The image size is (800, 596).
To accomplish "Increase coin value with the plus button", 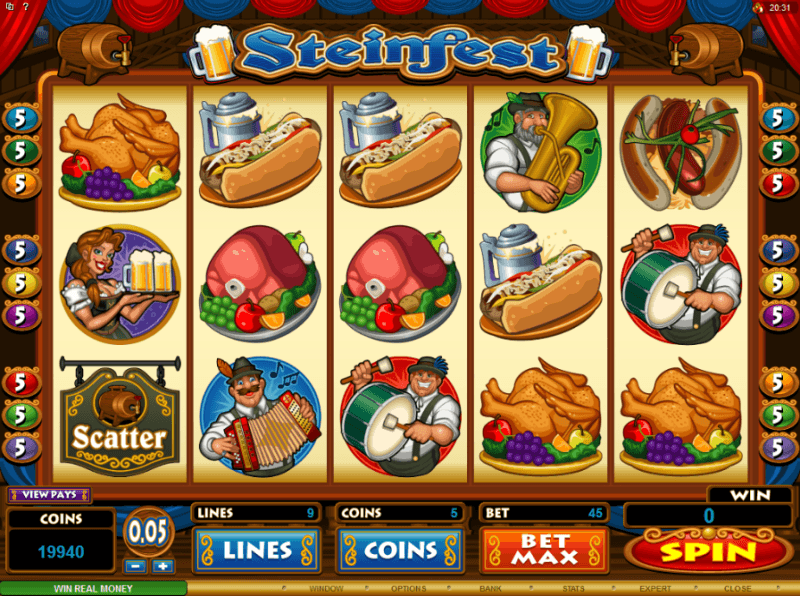I will click(x=163, y=566).
